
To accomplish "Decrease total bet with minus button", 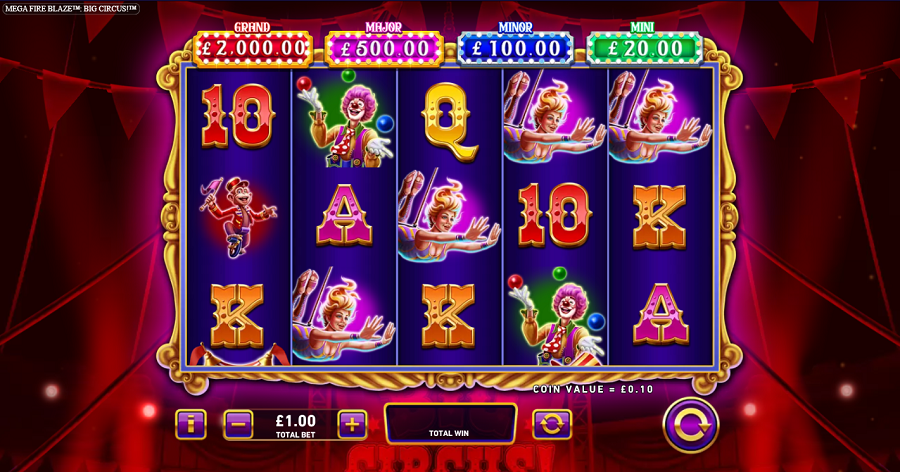I will click(238, 424).
